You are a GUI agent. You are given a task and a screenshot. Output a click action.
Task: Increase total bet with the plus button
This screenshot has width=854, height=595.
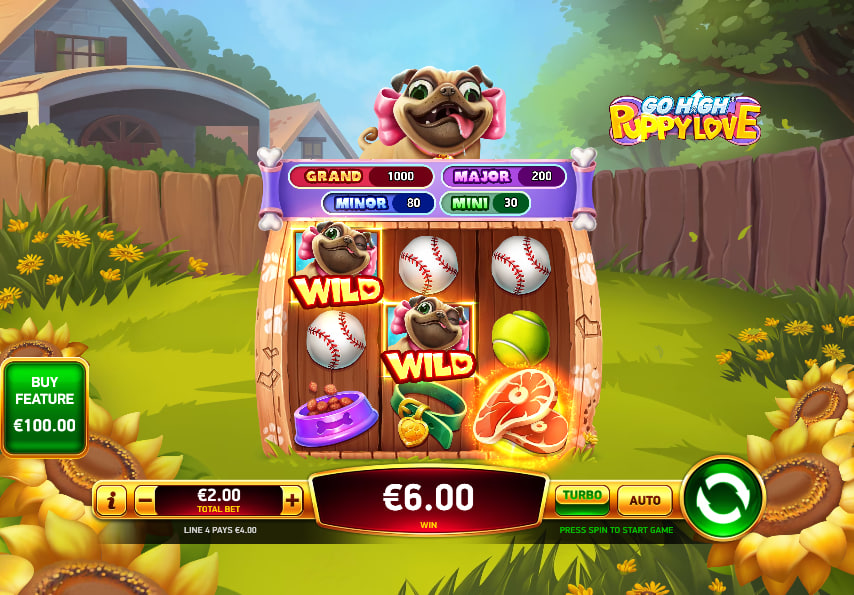tap(292, 500)
